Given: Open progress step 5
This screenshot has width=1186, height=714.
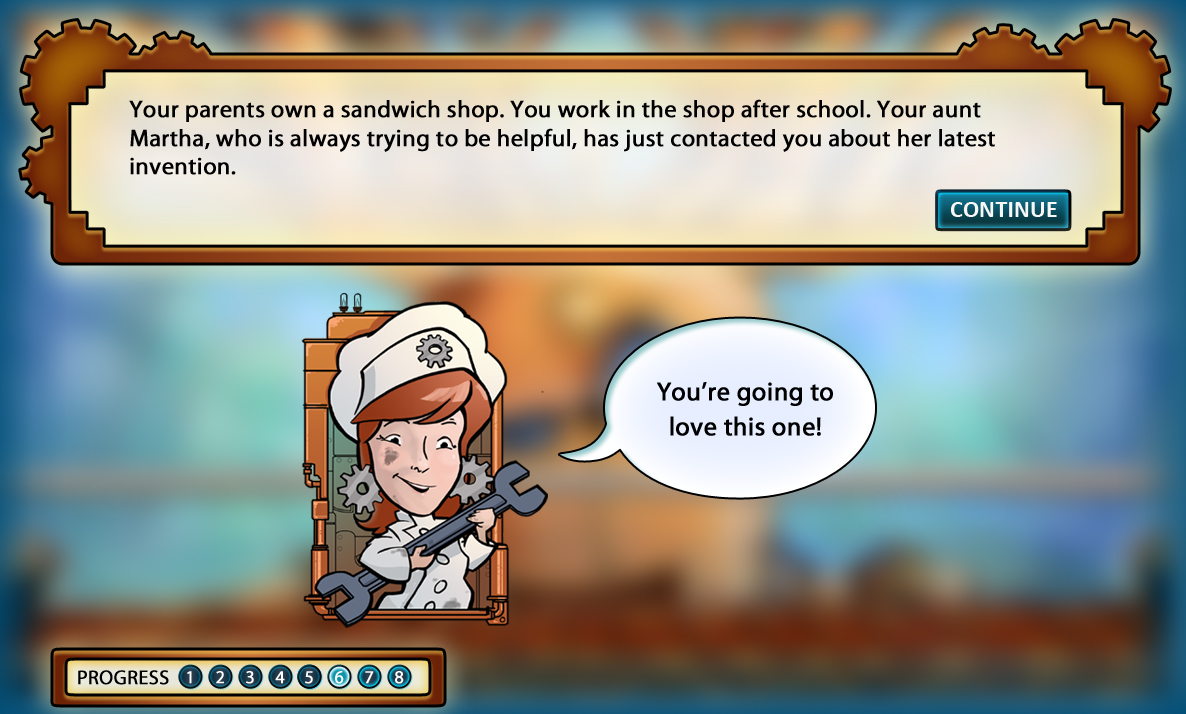Looking at the screenshot, I should click(310, 678).
